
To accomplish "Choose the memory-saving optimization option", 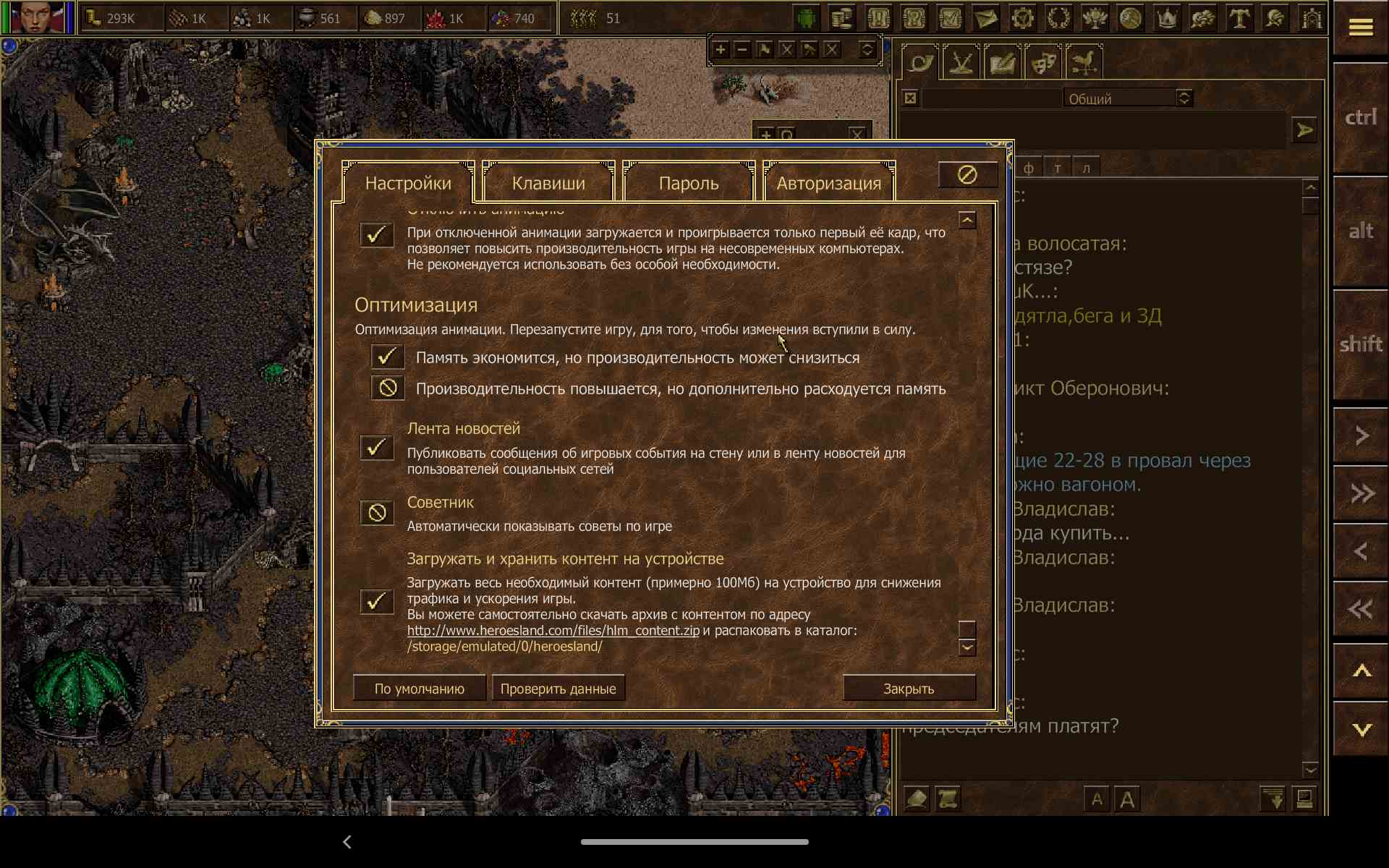I will 387,357.
